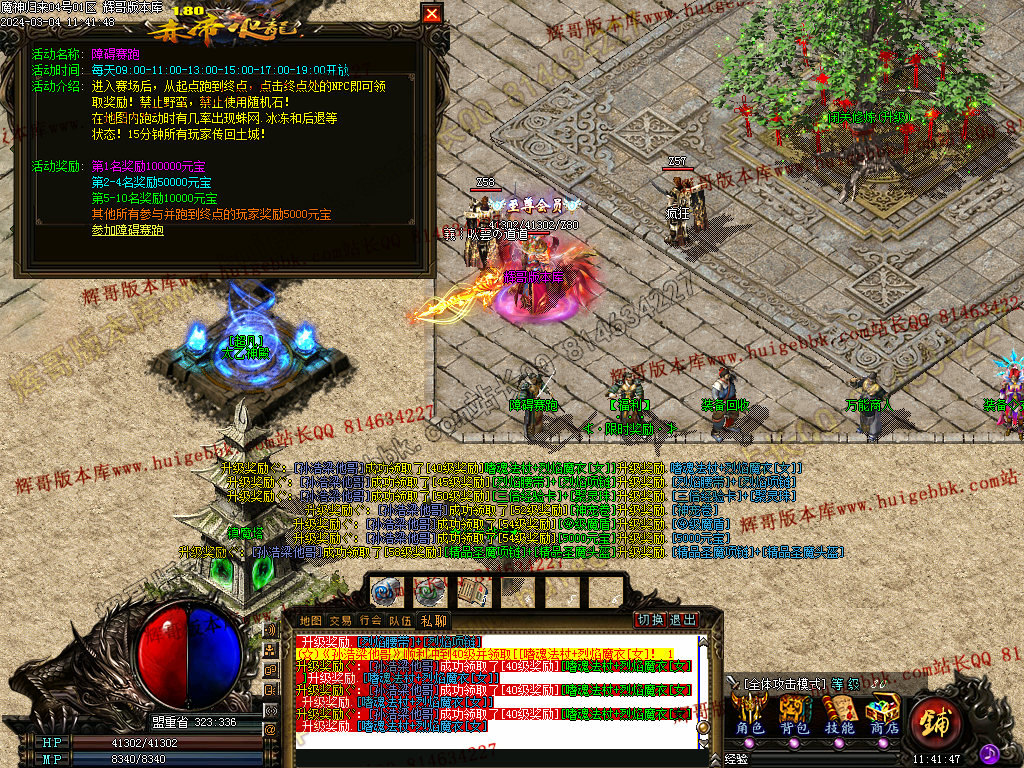
Task: Select the 队伍 team tab
Action: pyautogui.click(x=400, y=621)
